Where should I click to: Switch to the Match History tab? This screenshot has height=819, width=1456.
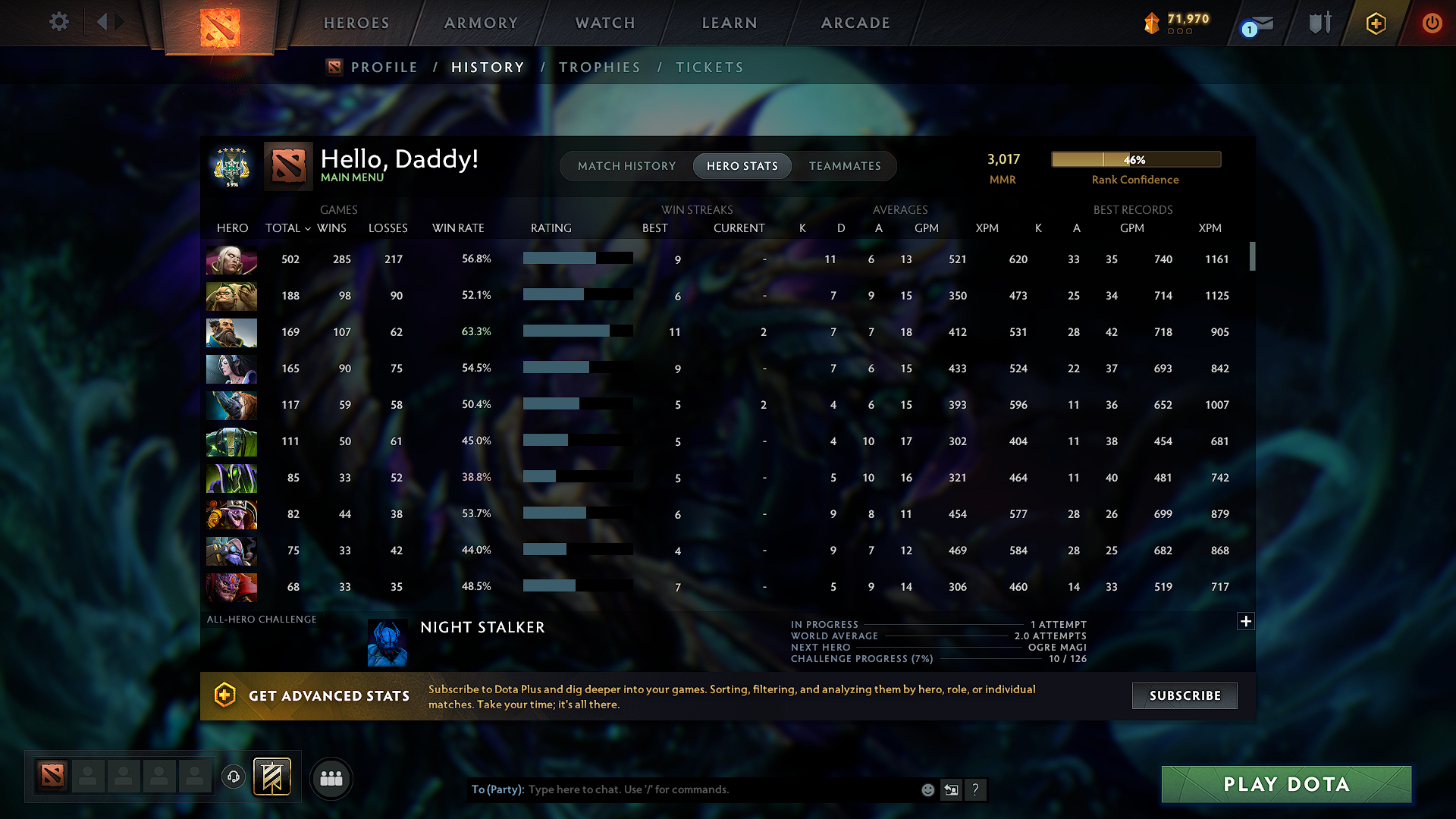[626, 166]
